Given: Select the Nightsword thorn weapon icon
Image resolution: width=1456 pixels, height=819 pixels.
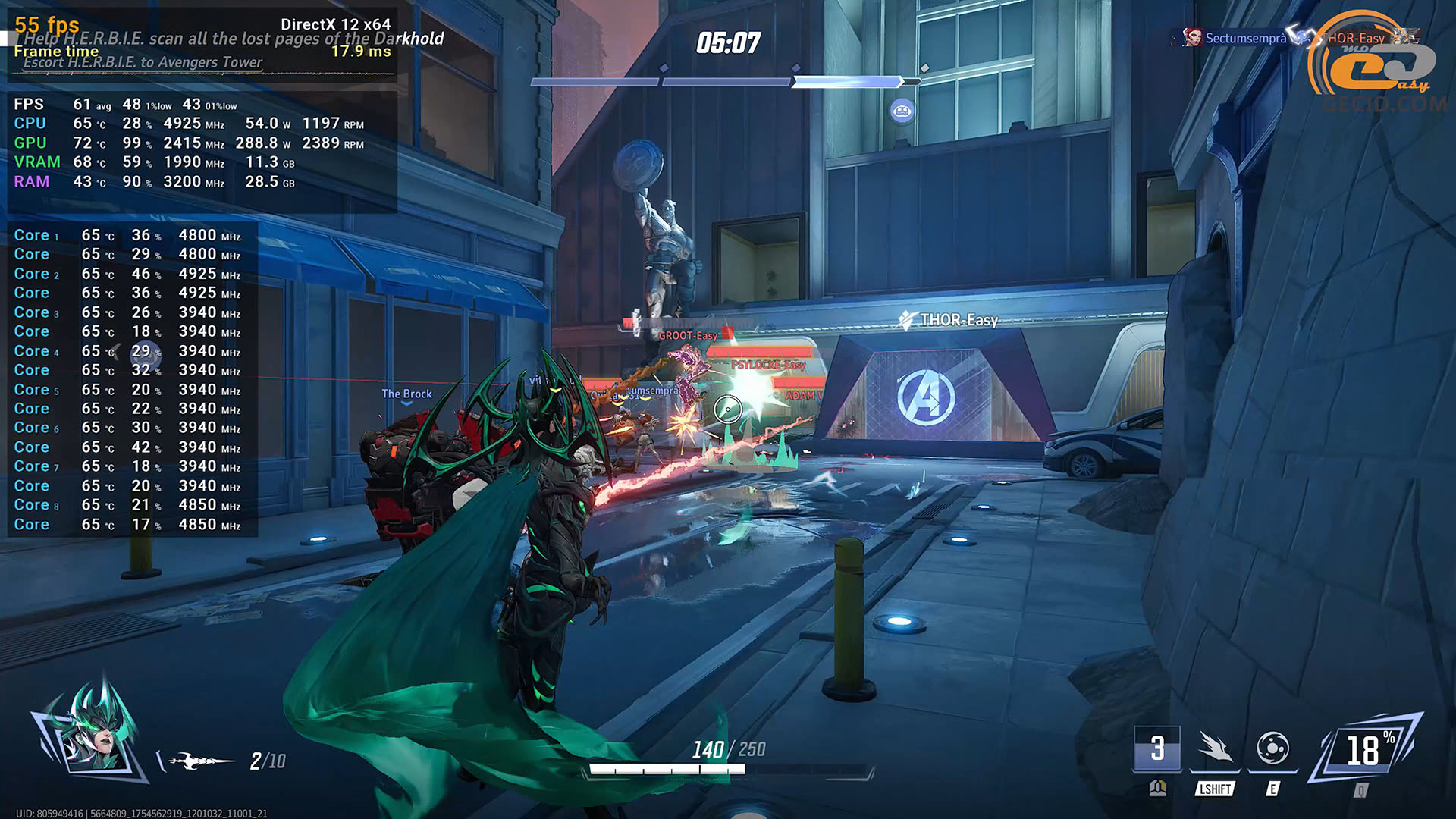Looking at the screenshot, I should pos(199,761).
